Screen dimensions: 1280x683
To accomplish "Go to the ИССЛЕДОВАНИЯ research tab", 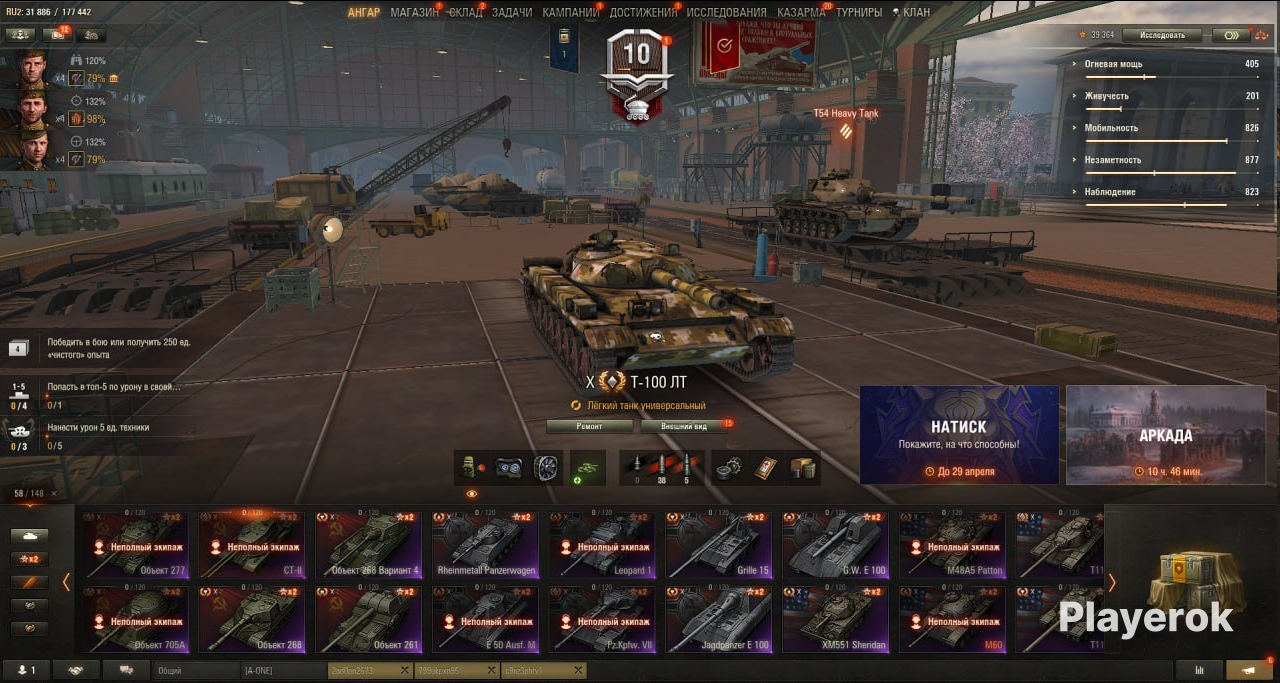I will (726, 12).
